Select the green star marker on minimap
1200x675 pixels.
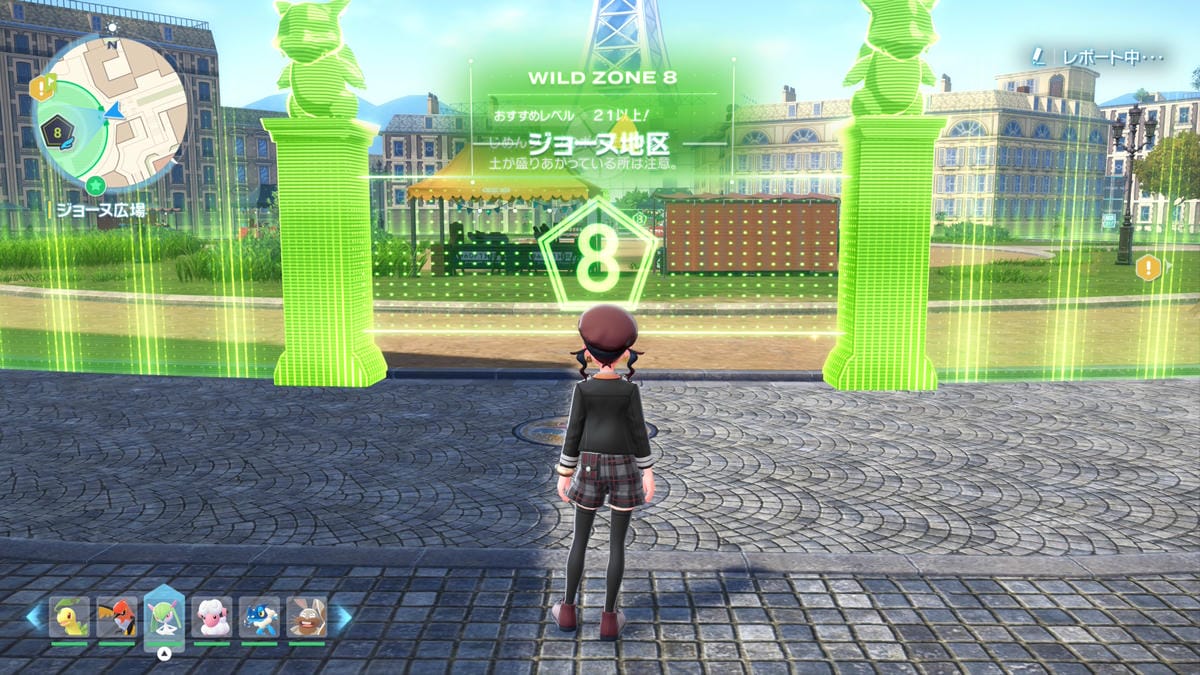coord(95,184)
